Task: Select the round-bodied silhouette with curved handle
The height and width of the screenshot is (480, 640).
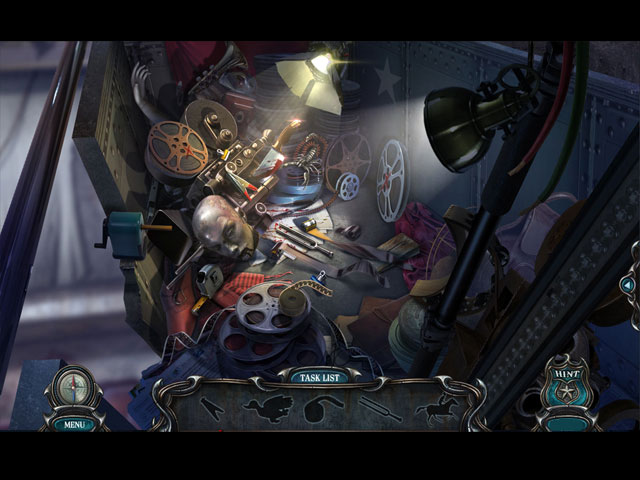Action: point(319,408)
